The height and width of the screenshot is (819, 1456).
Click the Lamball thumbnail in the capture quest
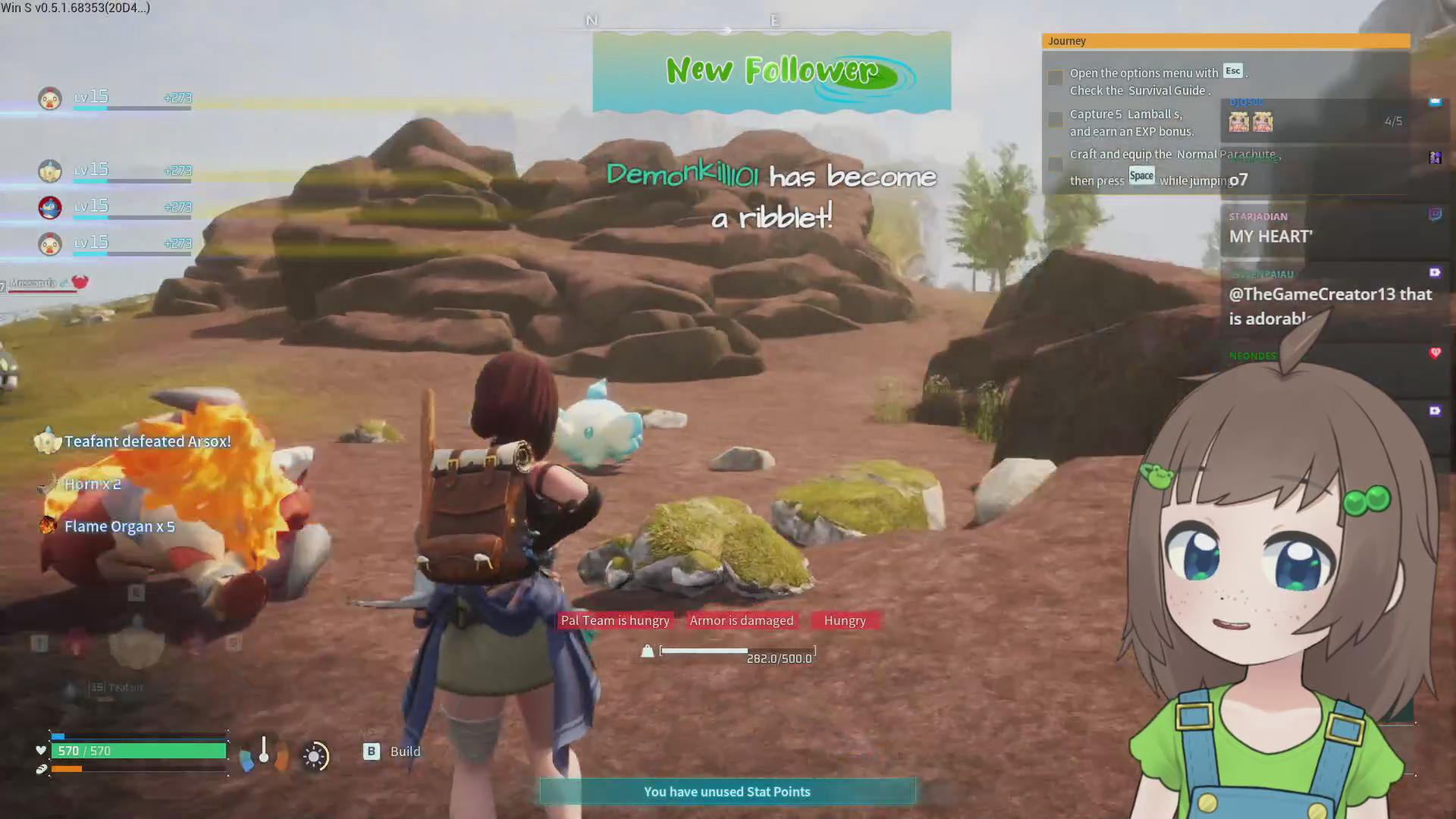tap(1238, 121)
